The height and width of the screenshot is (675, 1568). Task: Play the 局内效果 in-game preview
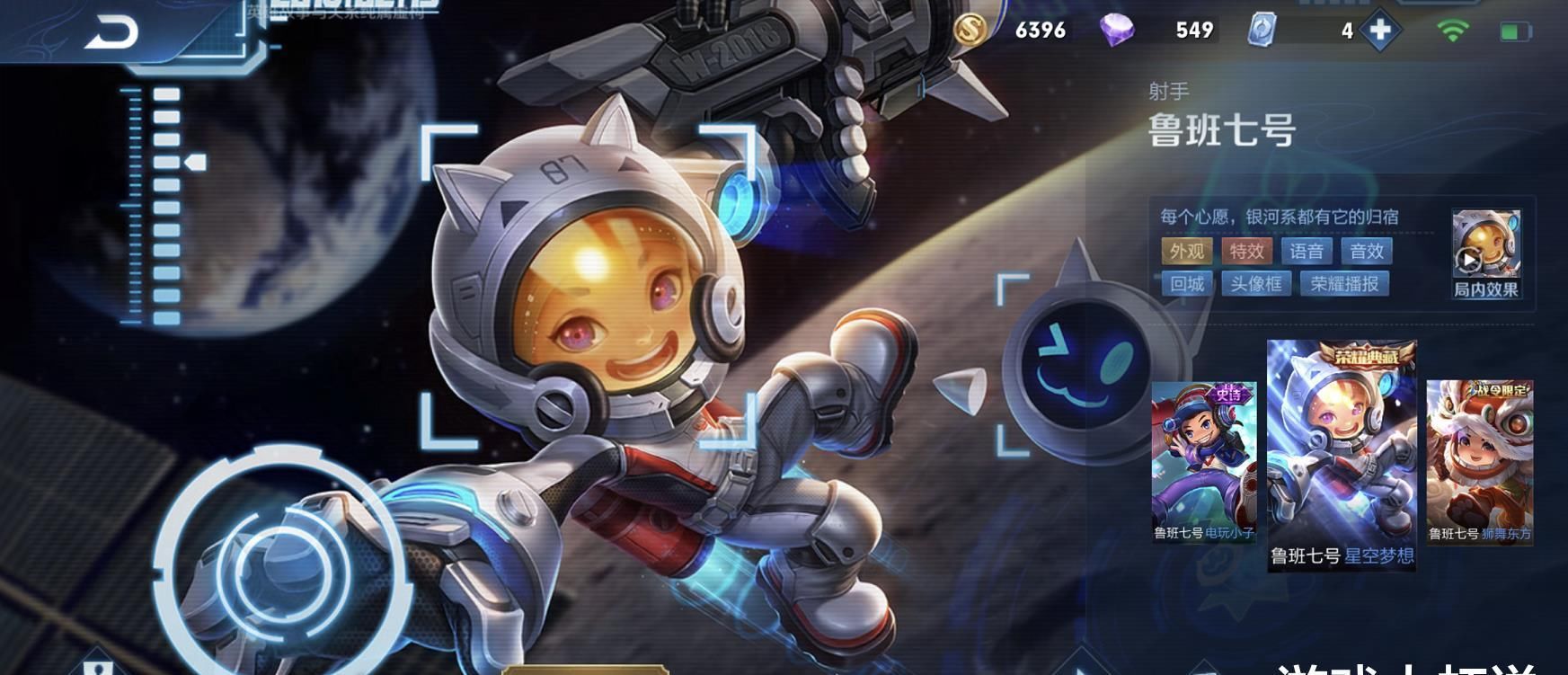point(1486,253)
